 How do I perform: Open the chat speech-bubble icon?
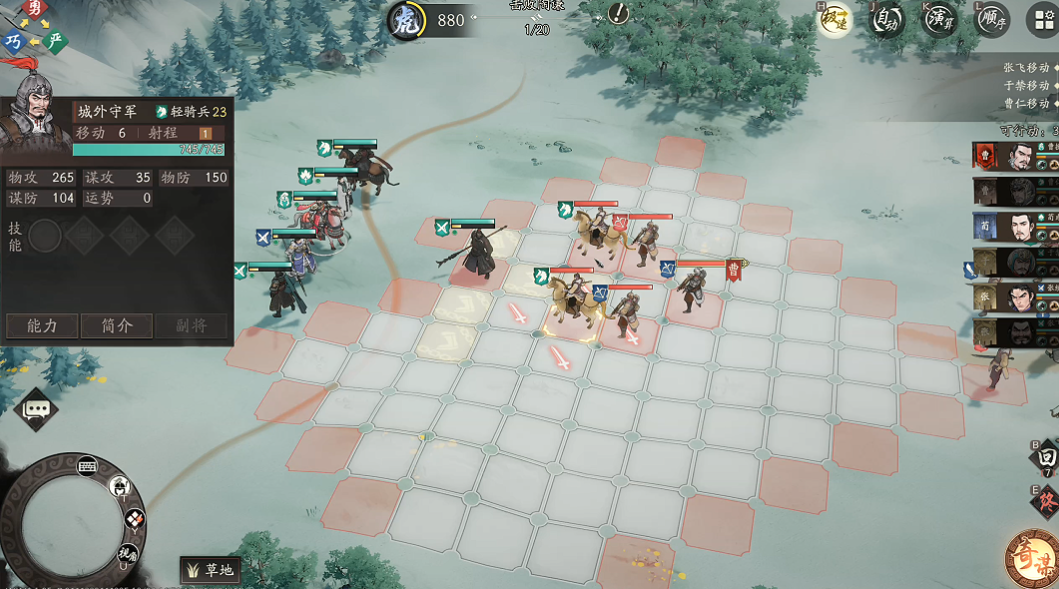(37, 409)
